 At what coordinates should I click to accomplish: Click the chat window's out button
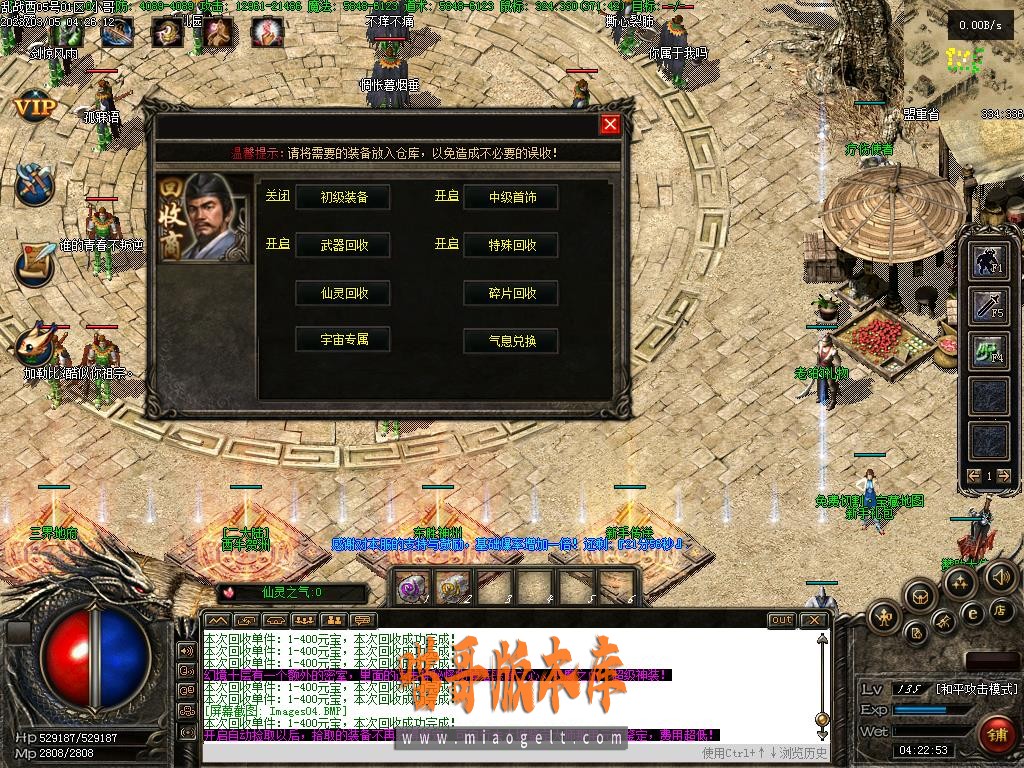[782, 620]
